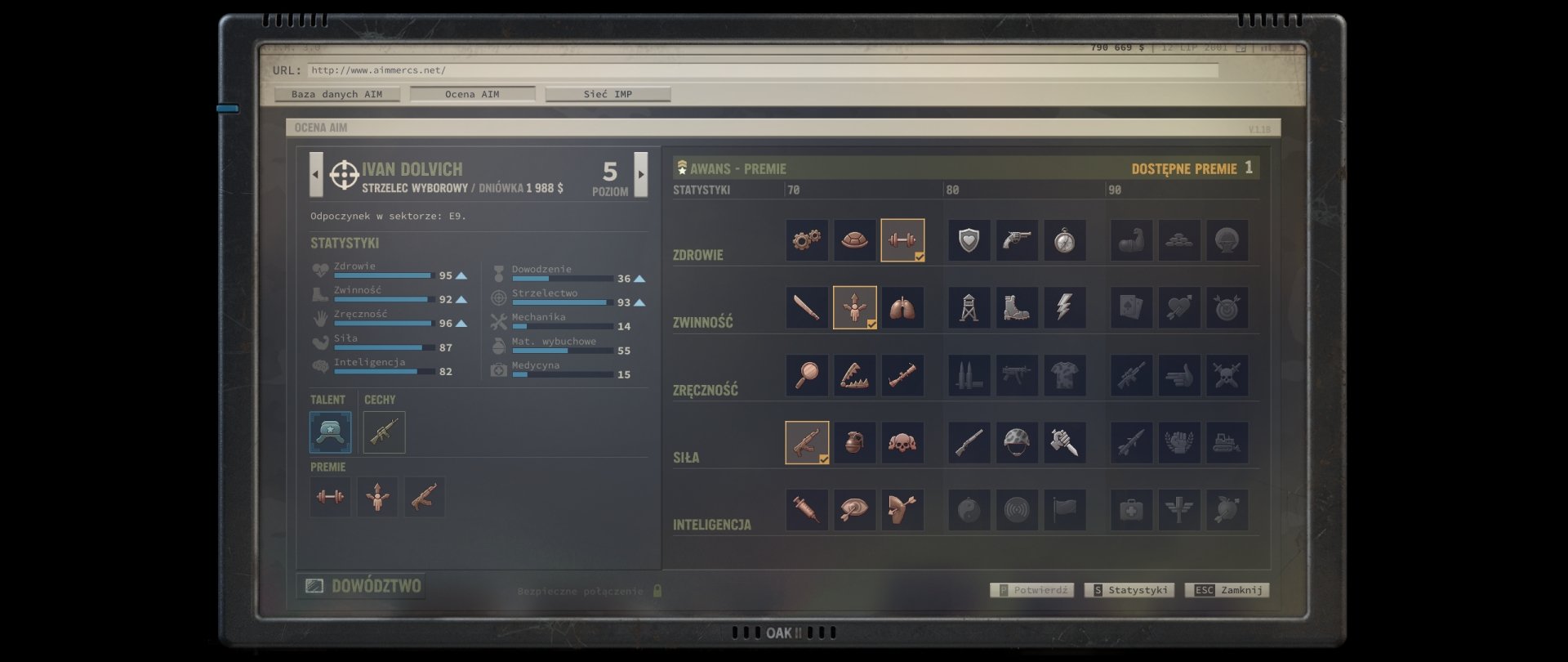This screenshot has height=662, width=1568.
Task: Select the turtle perk in the Zdrowie row
Action: [x=855, y=240]
